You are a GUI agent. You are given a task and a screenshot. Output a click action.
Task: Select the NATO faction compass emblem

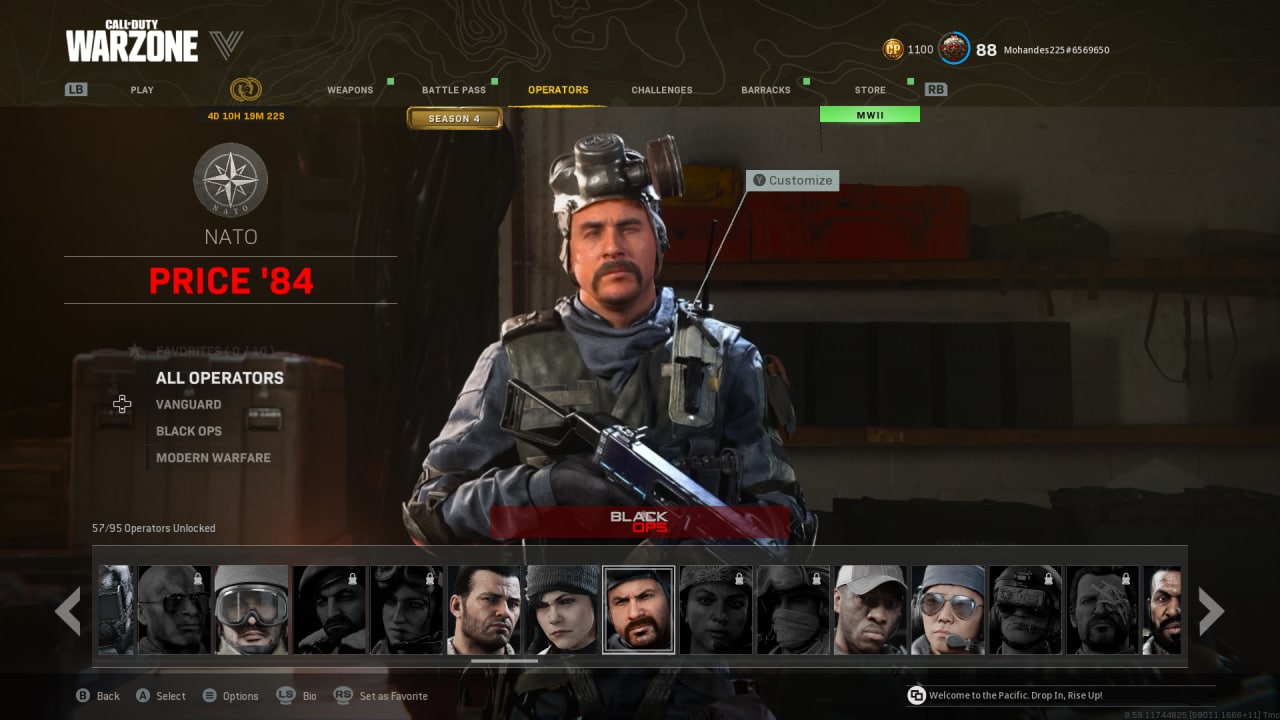coord(230,182)
